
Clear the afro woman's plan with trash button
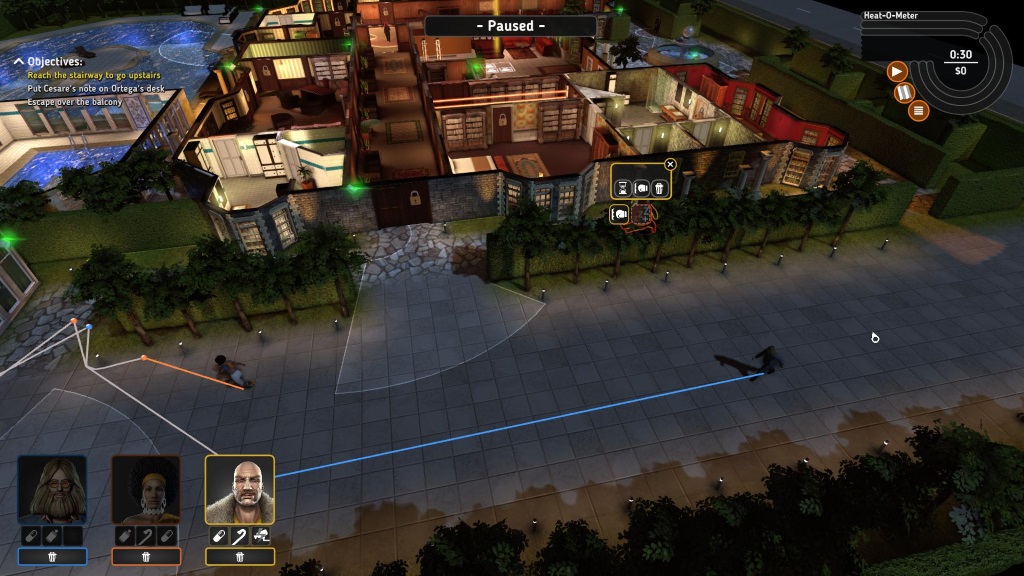146,556
